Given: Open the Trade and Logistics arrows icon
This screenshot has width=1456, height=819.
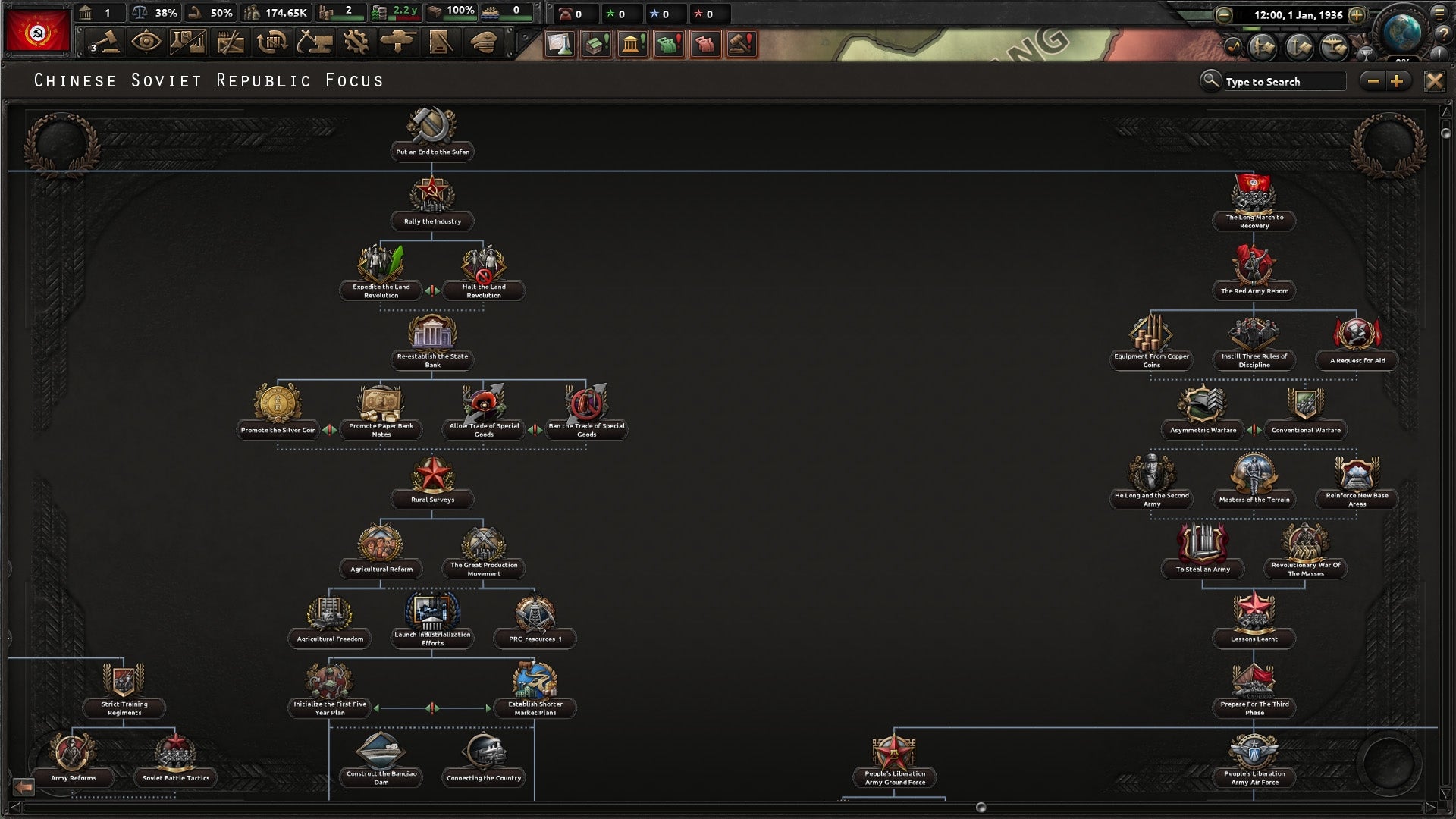Looking at the screenshot, I should [x=271, y=44].
